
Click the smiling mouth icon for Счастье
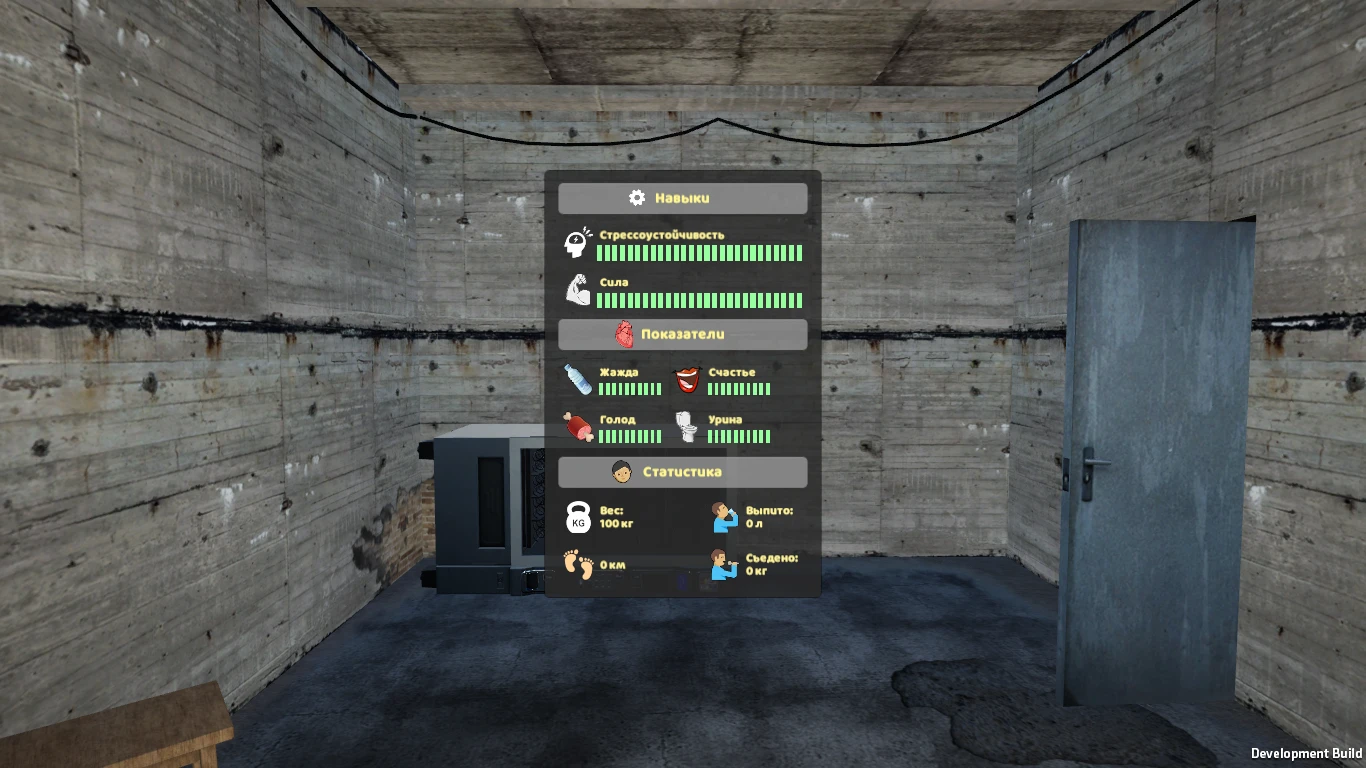688,379
